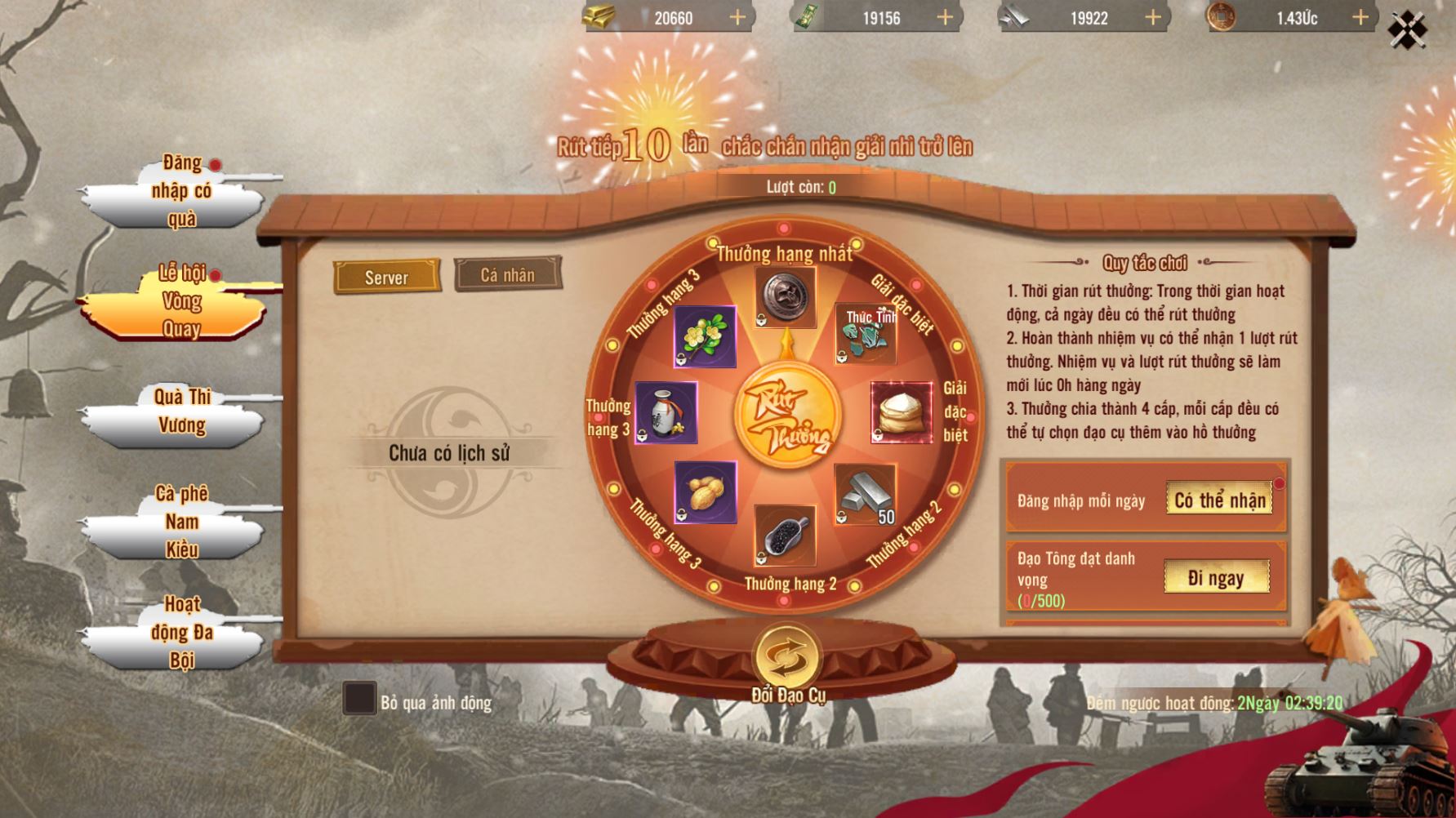This screenshot has width=1456, height=818.
Task: Add more silver ingots with plus
Action: coord(1153,17)
